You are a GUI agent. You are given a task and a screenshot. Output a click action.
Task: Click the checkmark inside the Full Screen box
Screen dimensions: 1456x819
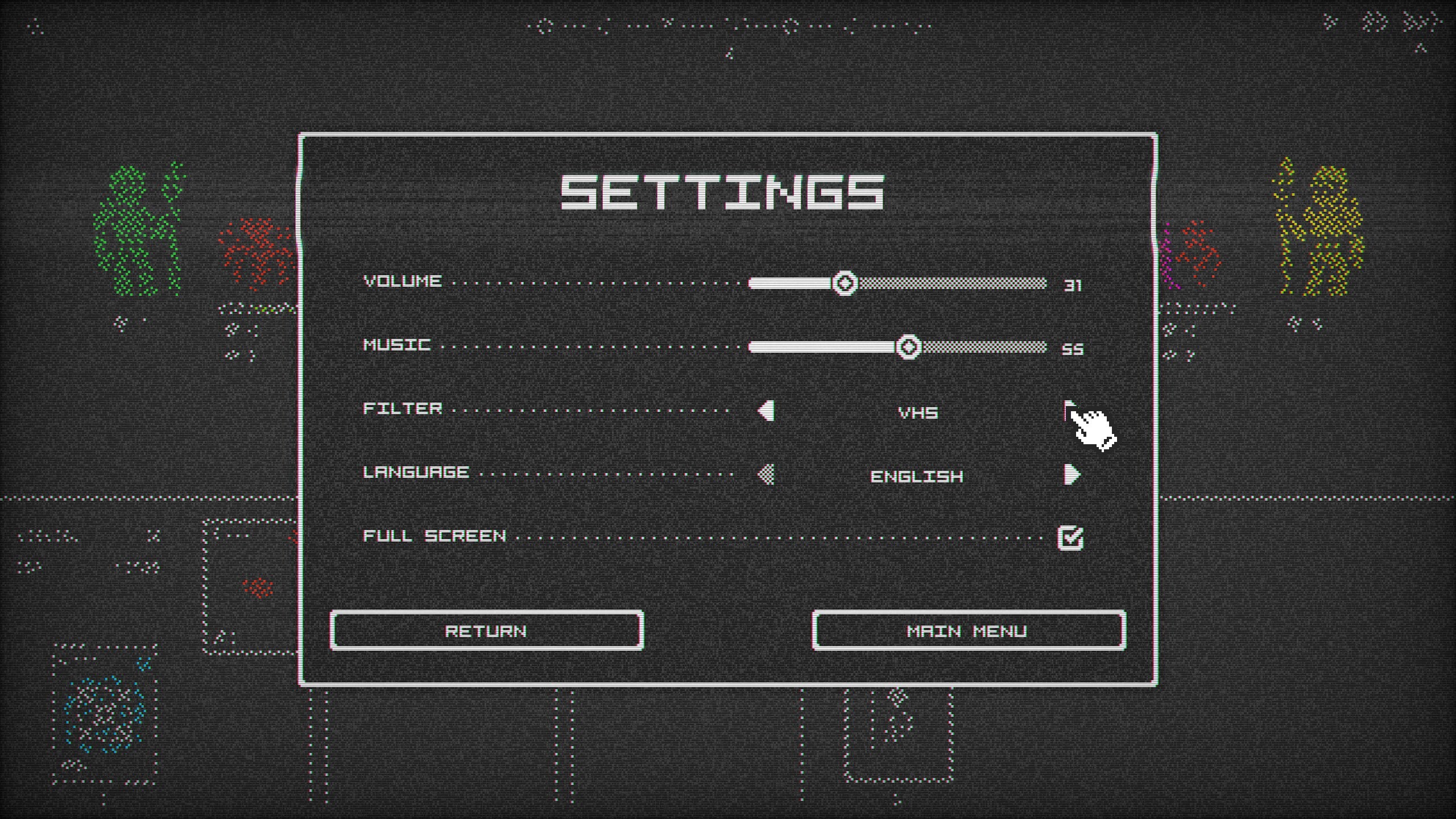tap(1072, 537)
